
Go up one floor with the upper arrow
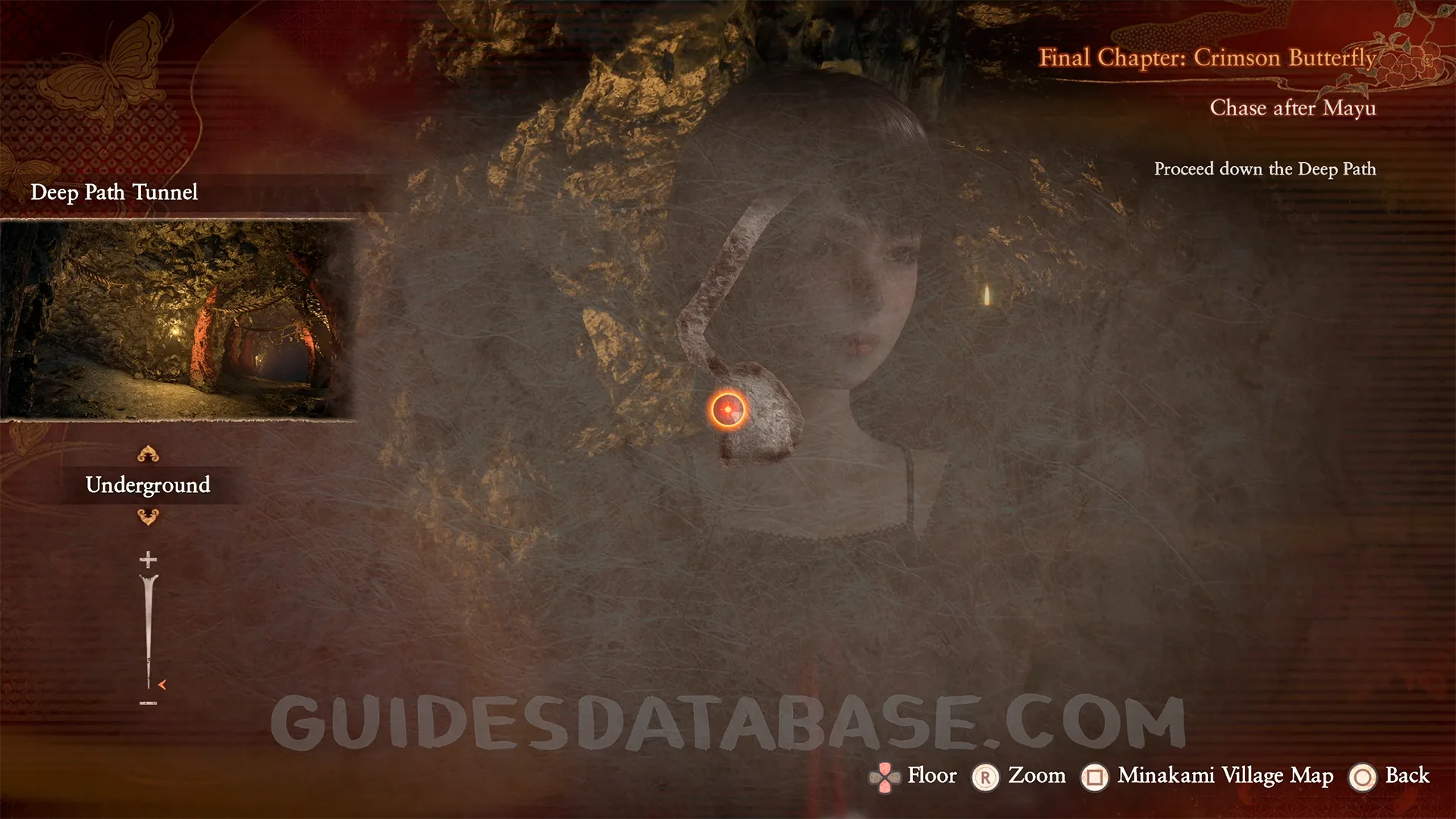(148, 454)
